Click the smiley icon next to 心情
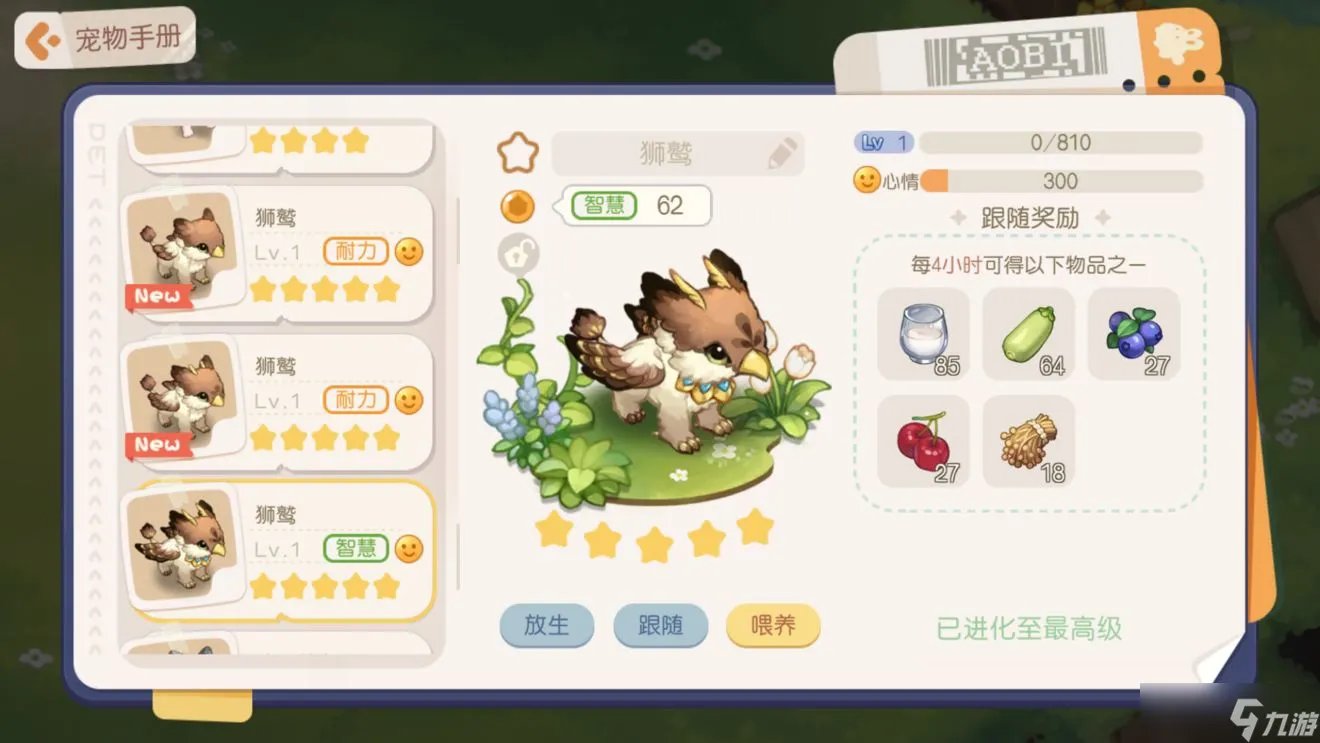Image resolution: width=1320 pixels, height=743 pixels. (x=866, y=180)
